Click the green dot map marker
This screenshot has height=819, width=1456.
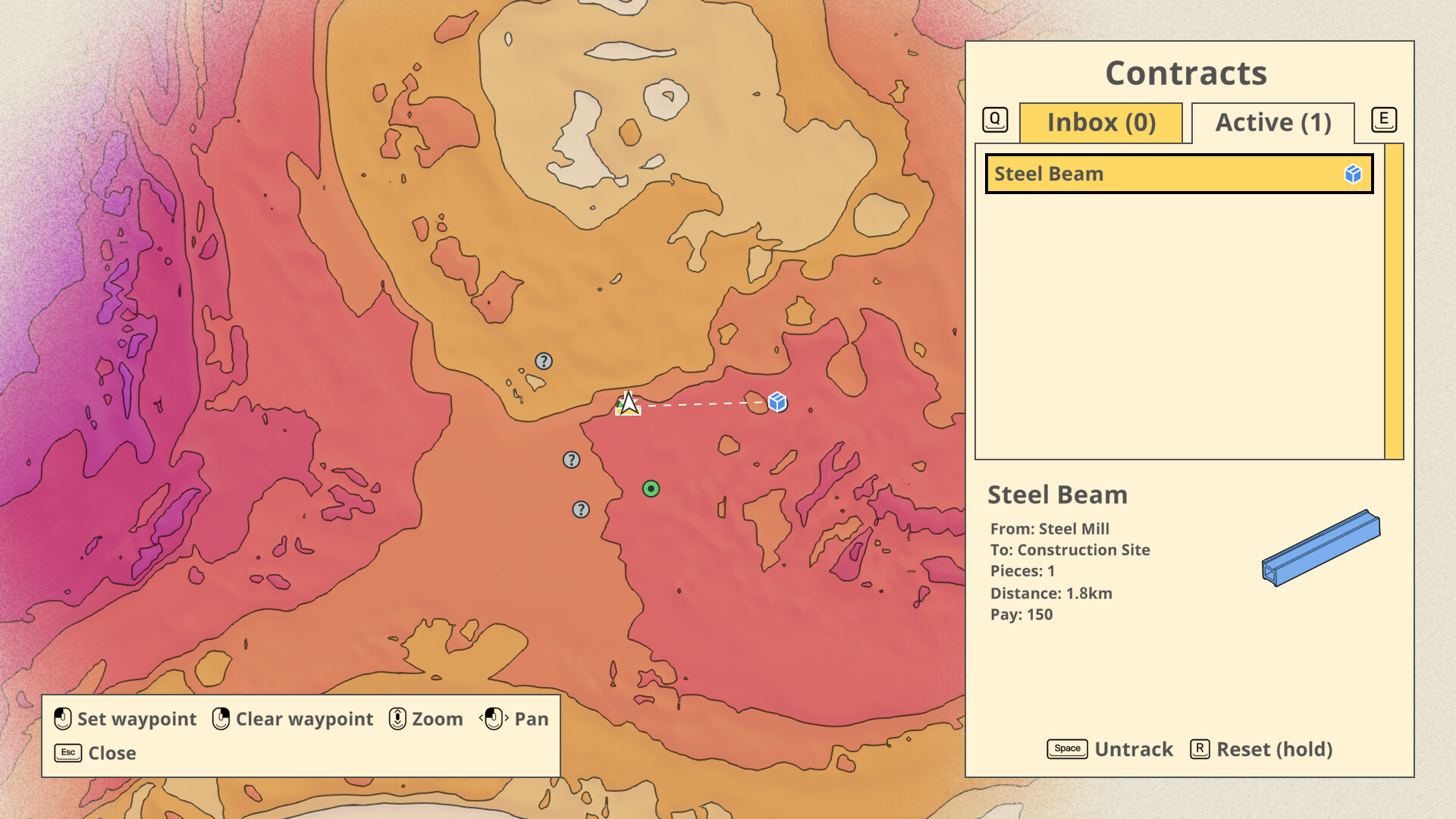coord(652,488)
